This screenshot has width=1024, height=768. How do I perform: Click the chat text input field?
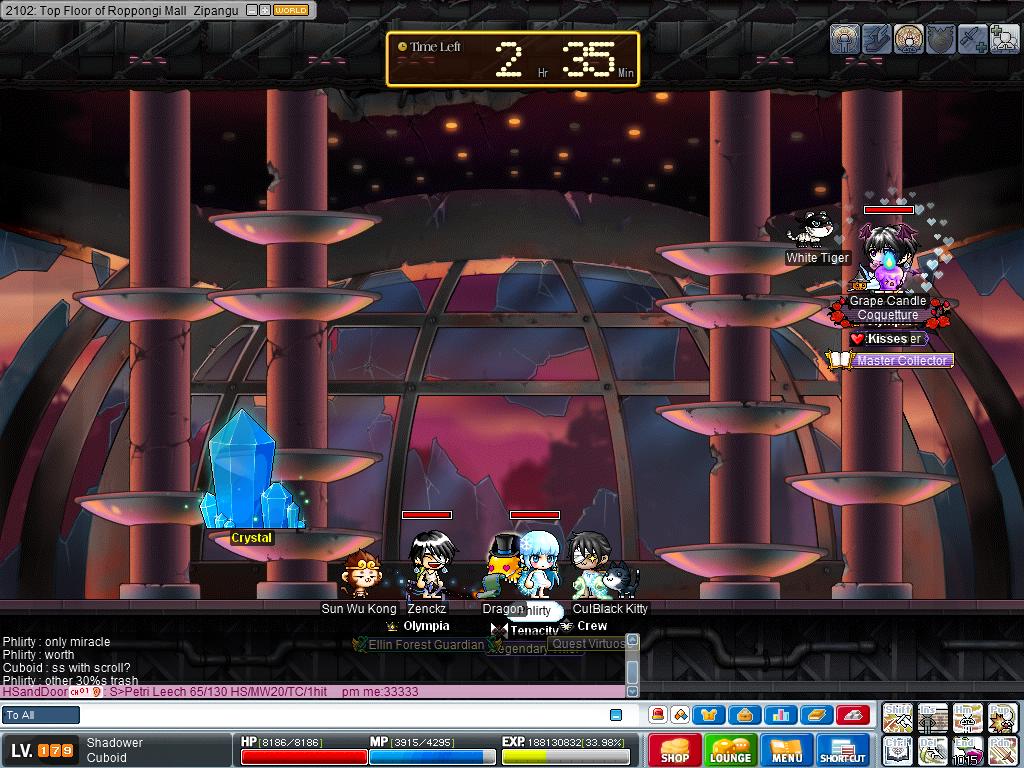(340, 715)
